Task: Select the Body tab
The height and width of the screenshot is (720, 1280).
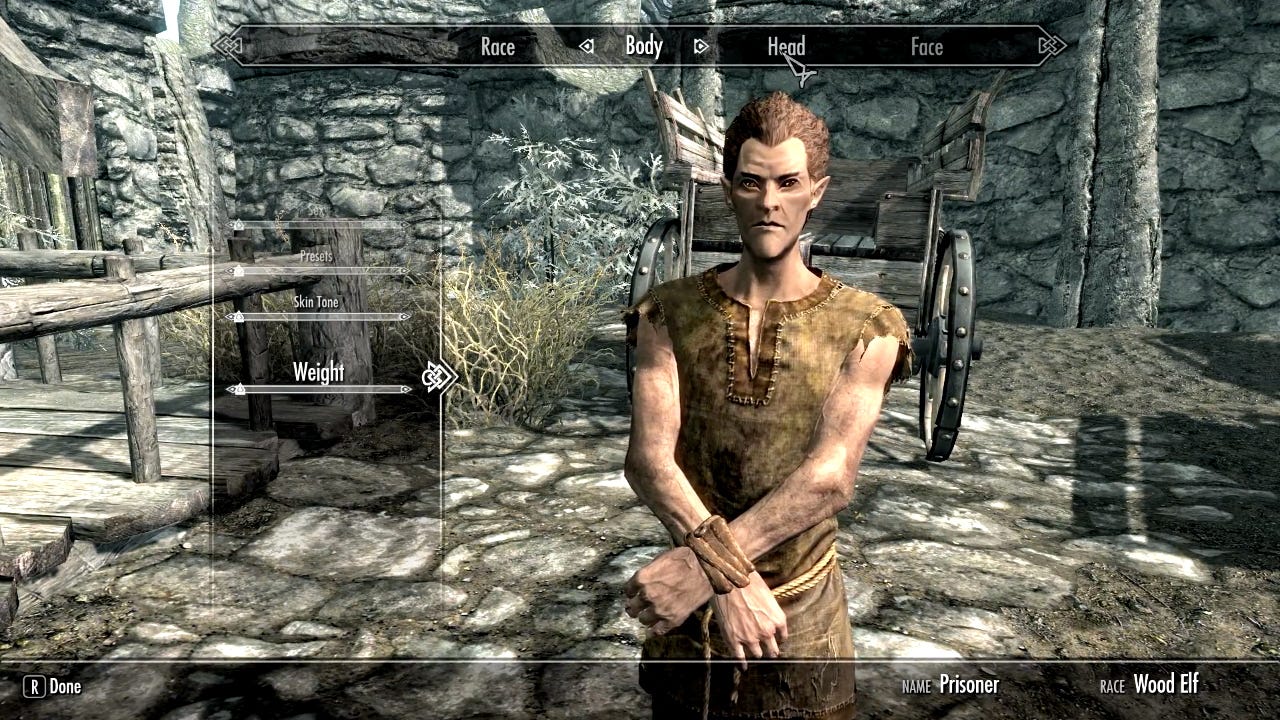Action: pos(644,46)
